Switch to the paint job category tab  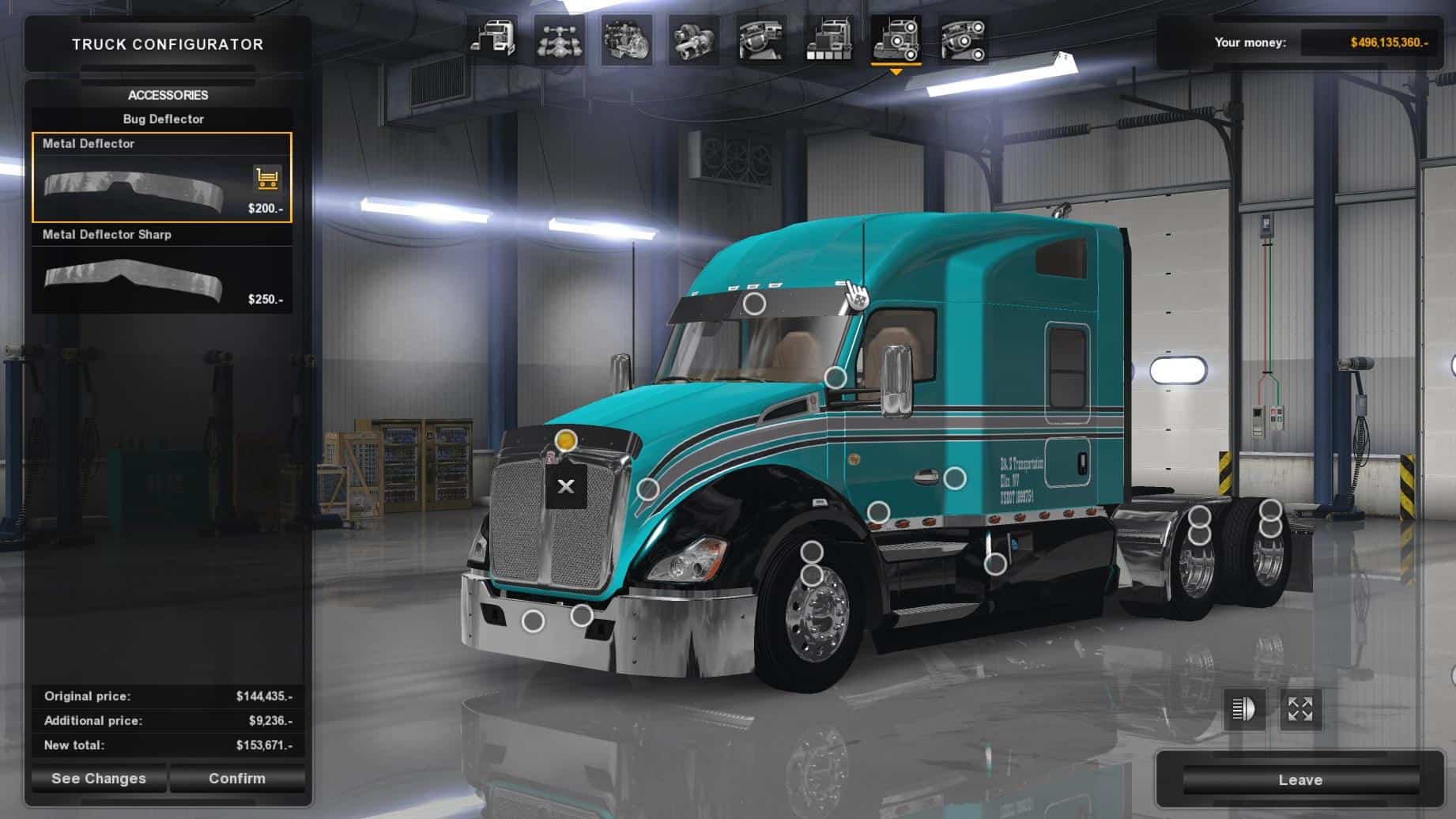[x=828, y=40]
